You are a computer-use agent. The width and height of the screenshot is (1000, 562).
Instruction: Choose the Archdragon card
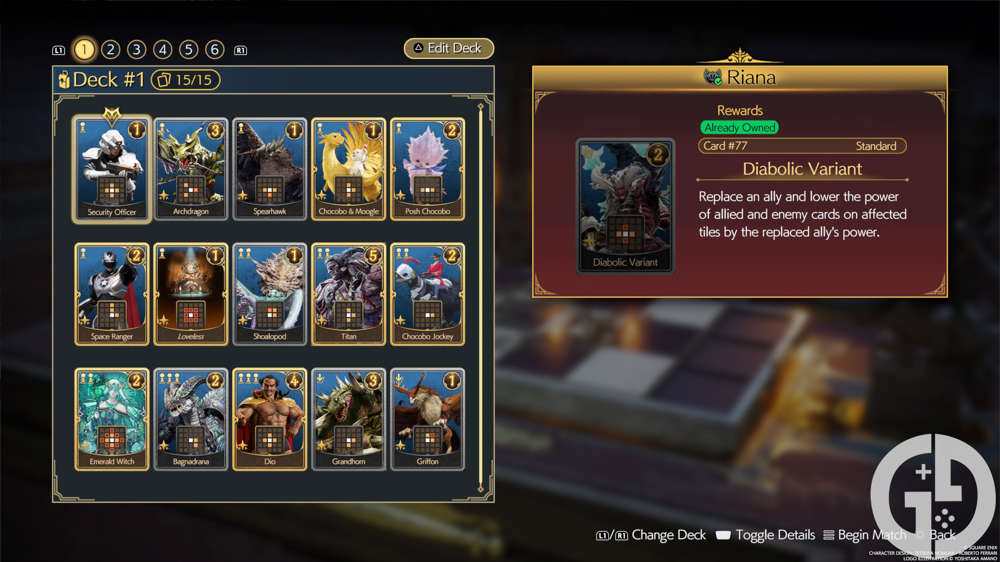[x=191, y=169]
